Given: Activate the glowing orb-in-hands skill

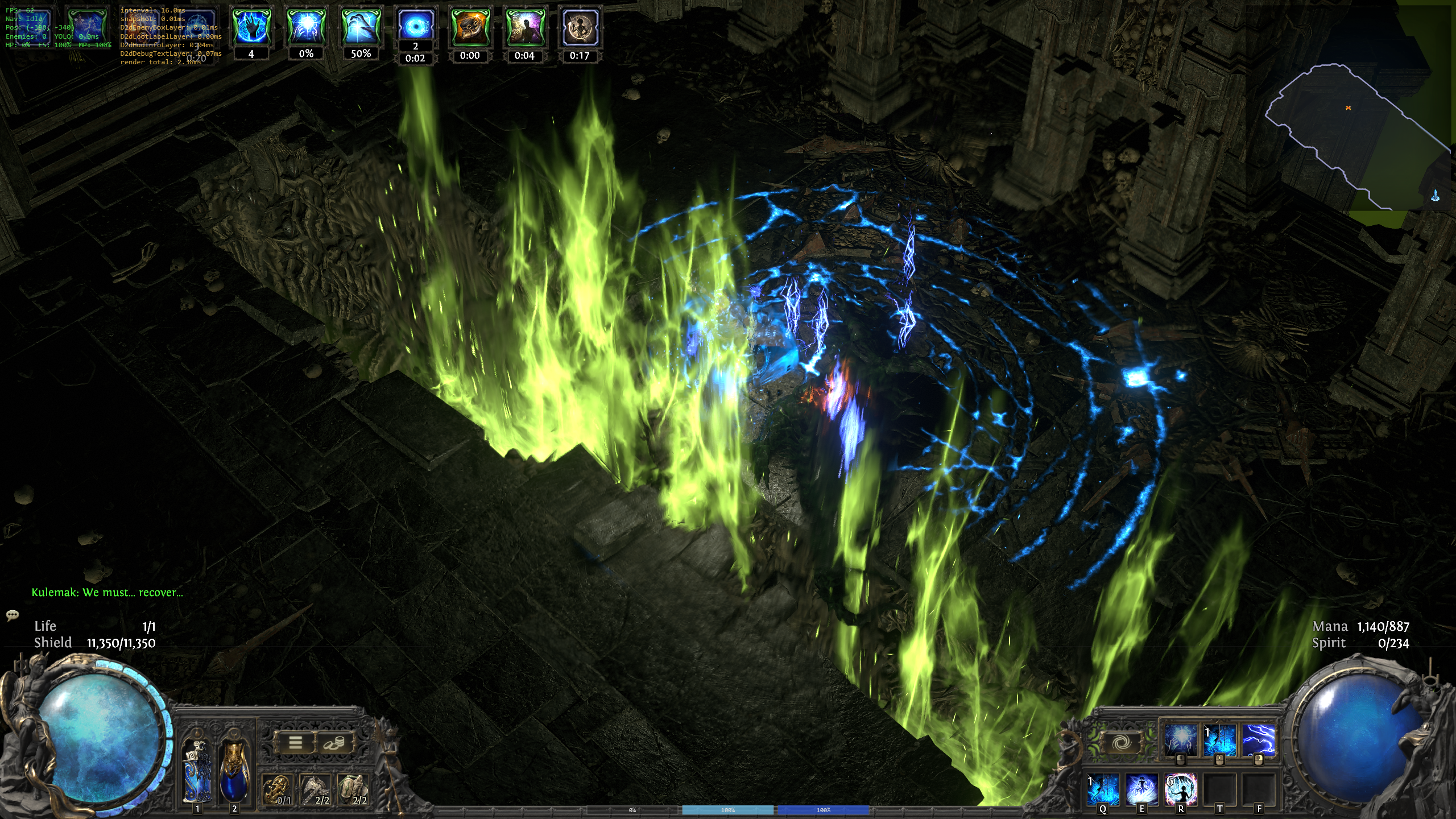Looking at the screenshot, I should click(x=1180, y=739).
